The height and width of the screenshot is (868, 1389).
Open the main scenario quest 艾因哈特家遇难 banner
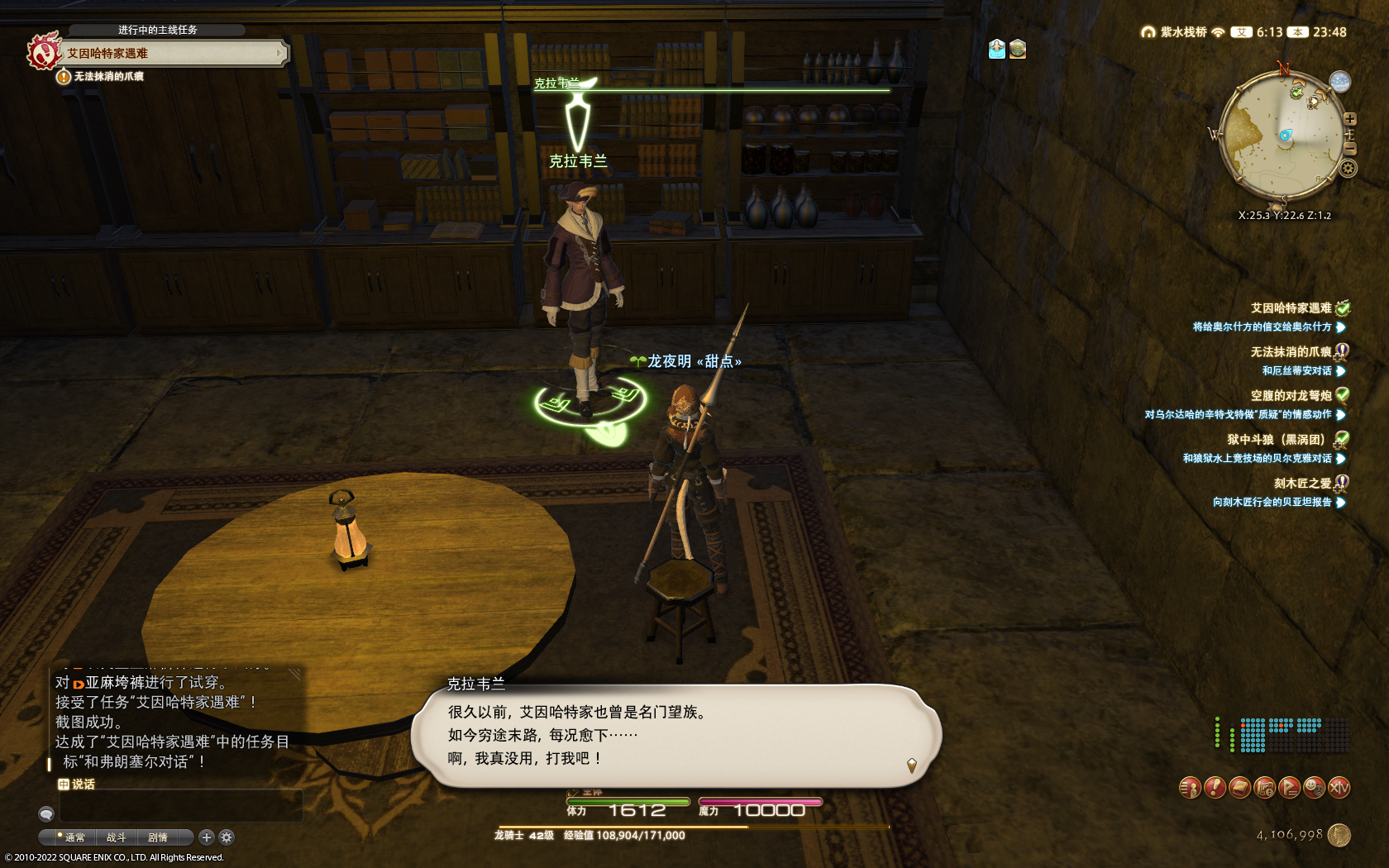coord(165,53)
